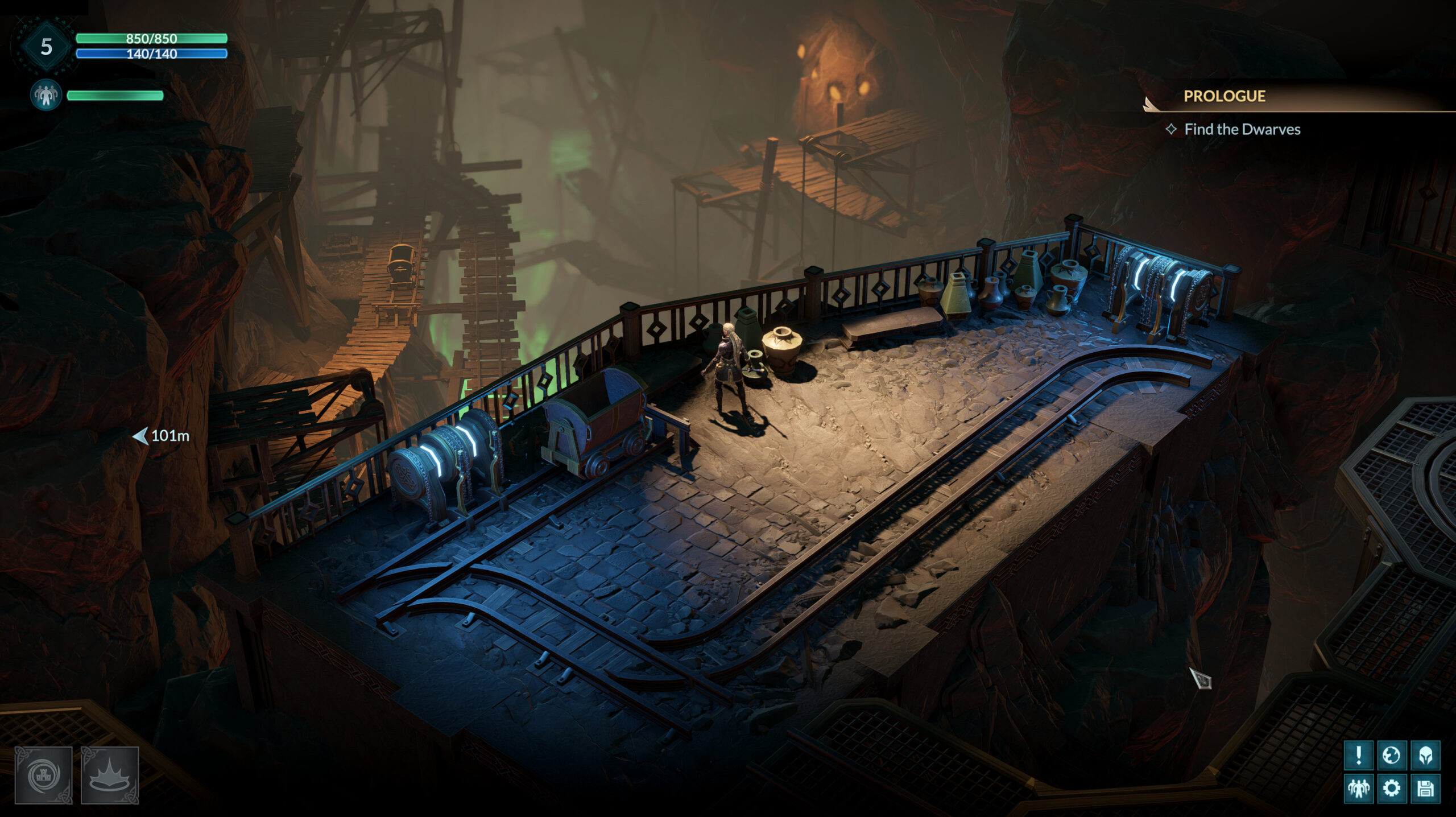Open the quest journal exclamation icon

[1359, 755]
